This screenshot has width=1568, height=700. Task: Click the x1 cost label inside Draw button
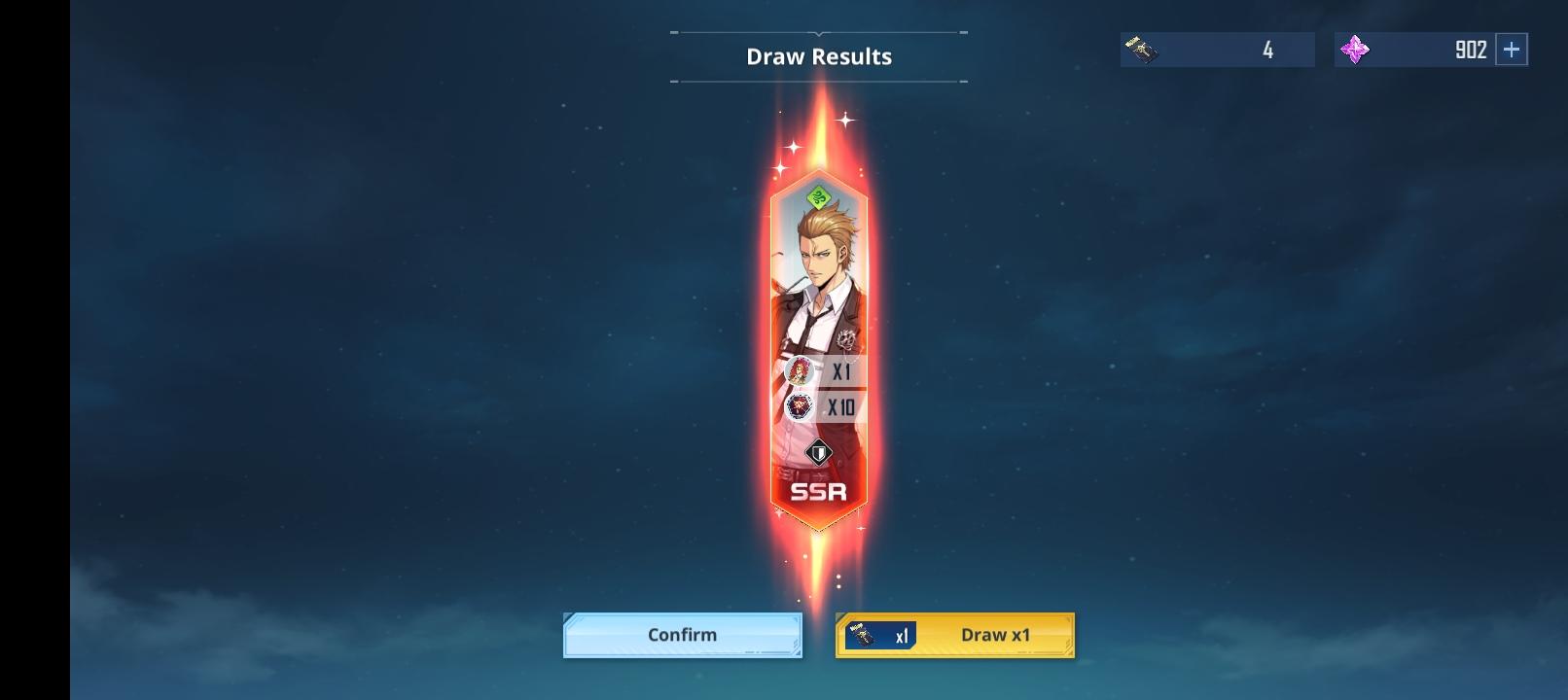point(902,634)
